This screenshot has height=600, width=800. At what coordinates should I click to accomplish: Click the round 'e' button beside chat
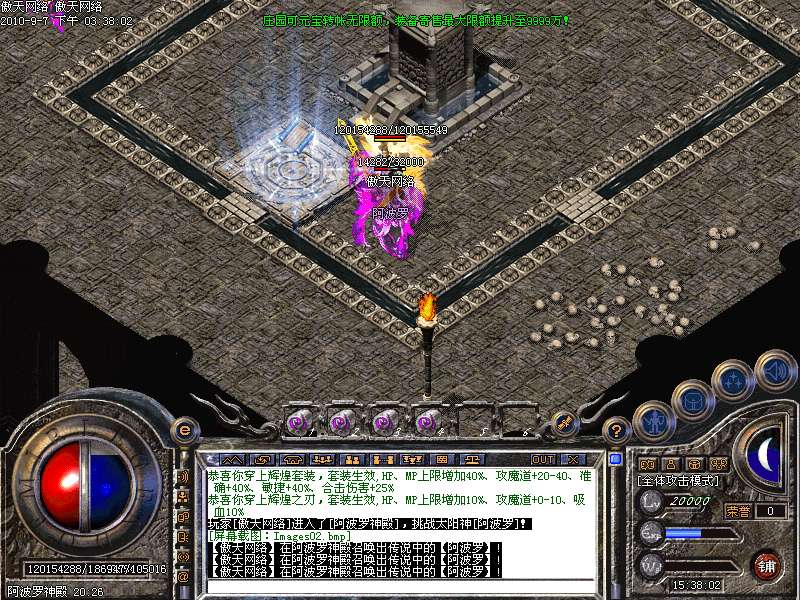click(184, 429)
